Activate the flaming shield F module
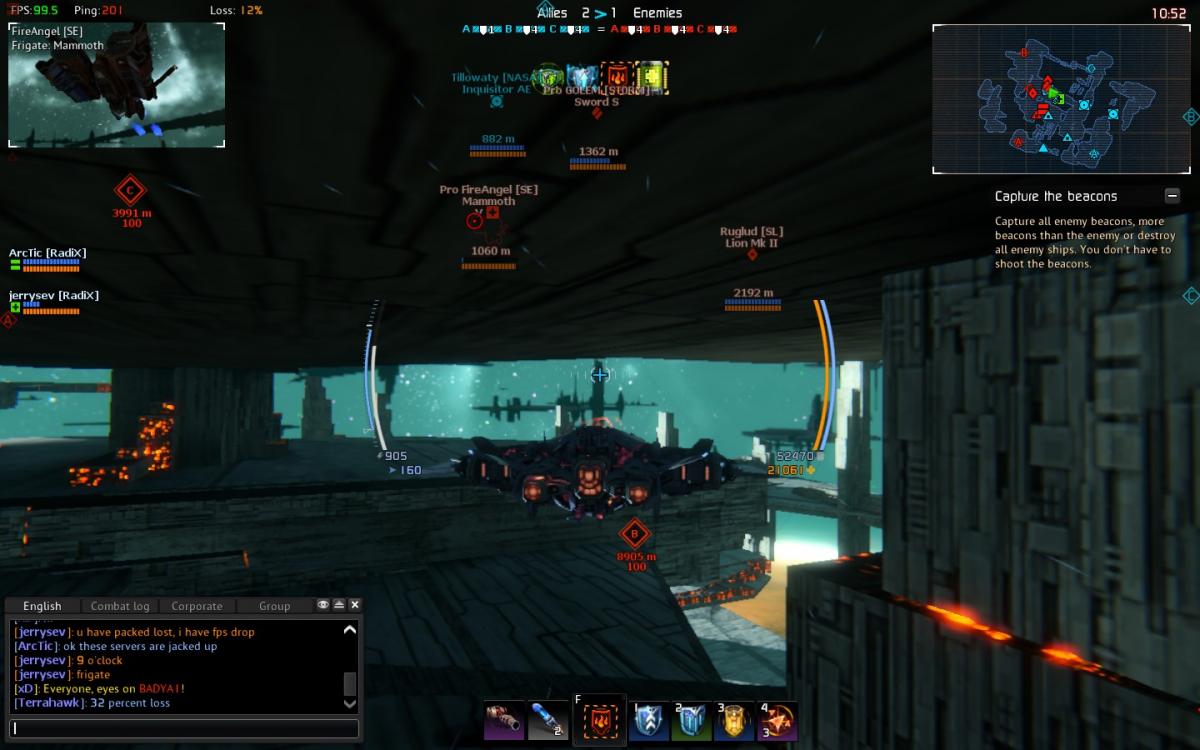 [599, 721]
